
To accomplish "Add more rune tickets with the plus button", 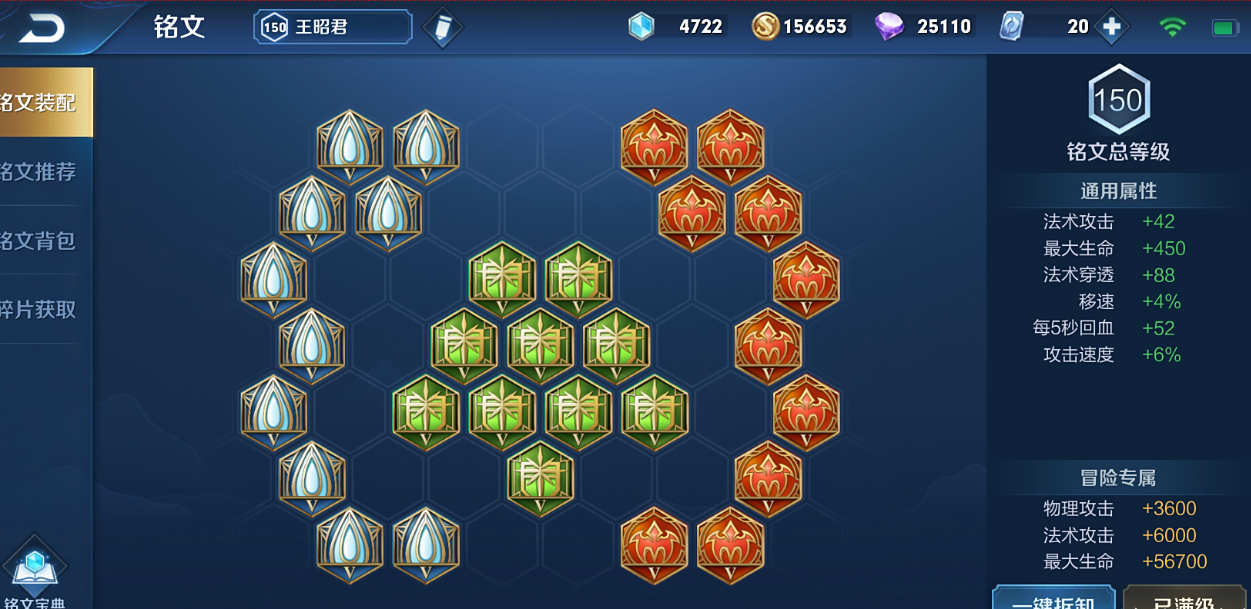I will (1111, 27).
